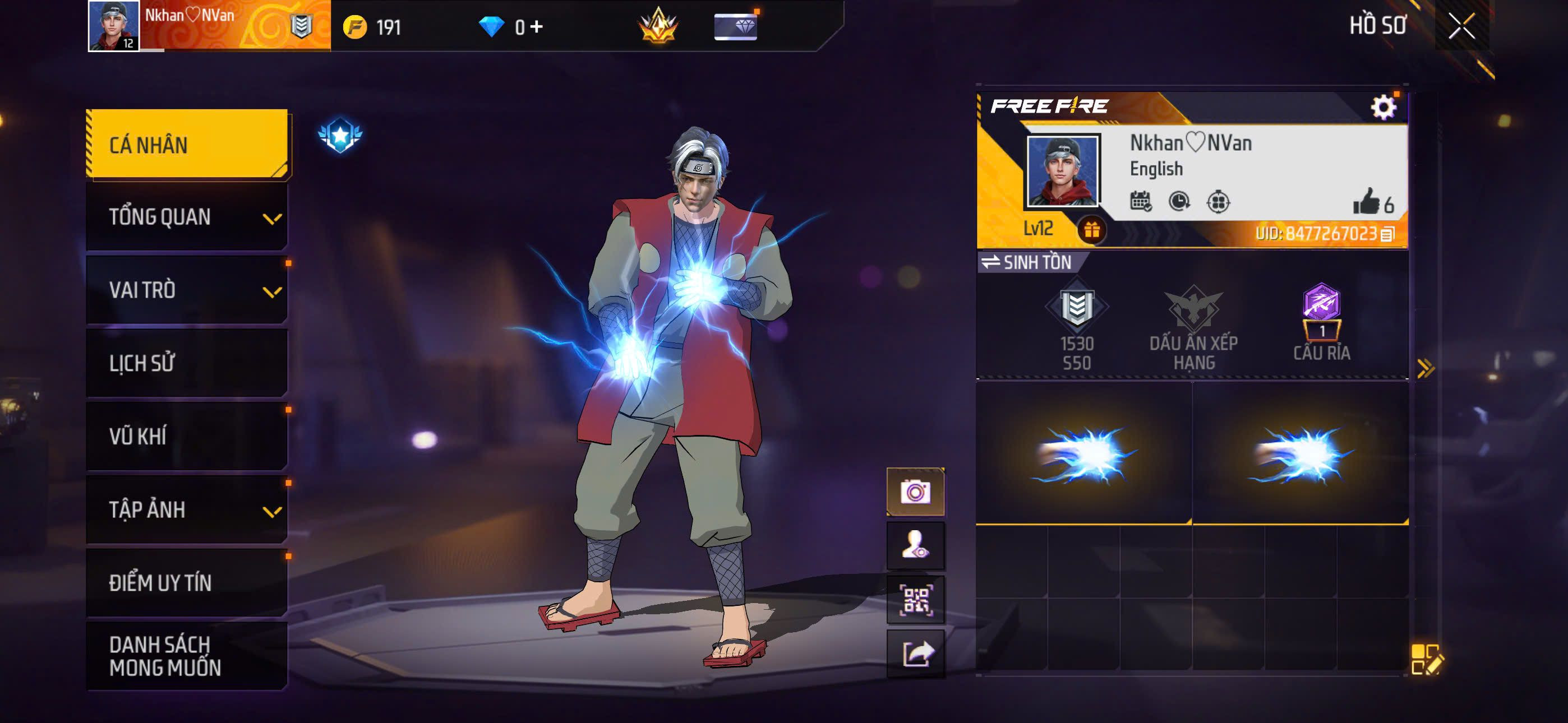This screenshot has width=1568, height=723.
Task: Like the profile with thumbs-up
Action: click(x=1367, y=201)
